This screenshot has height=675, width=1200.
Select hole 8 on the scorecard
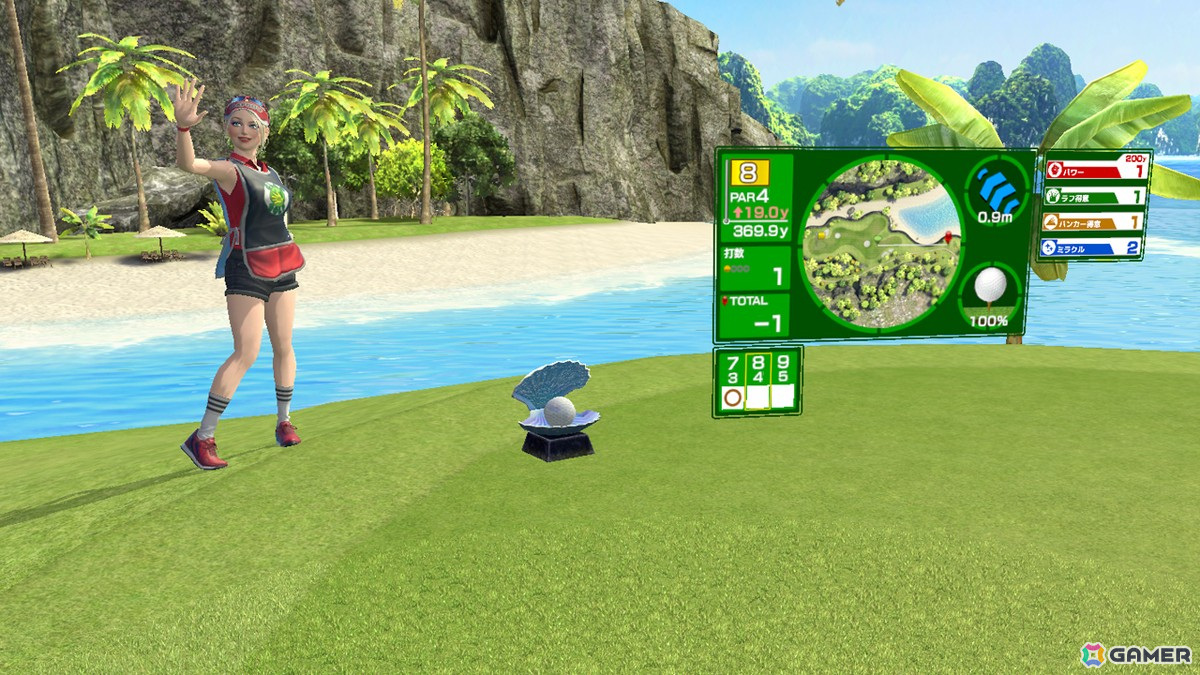point(757,380)
